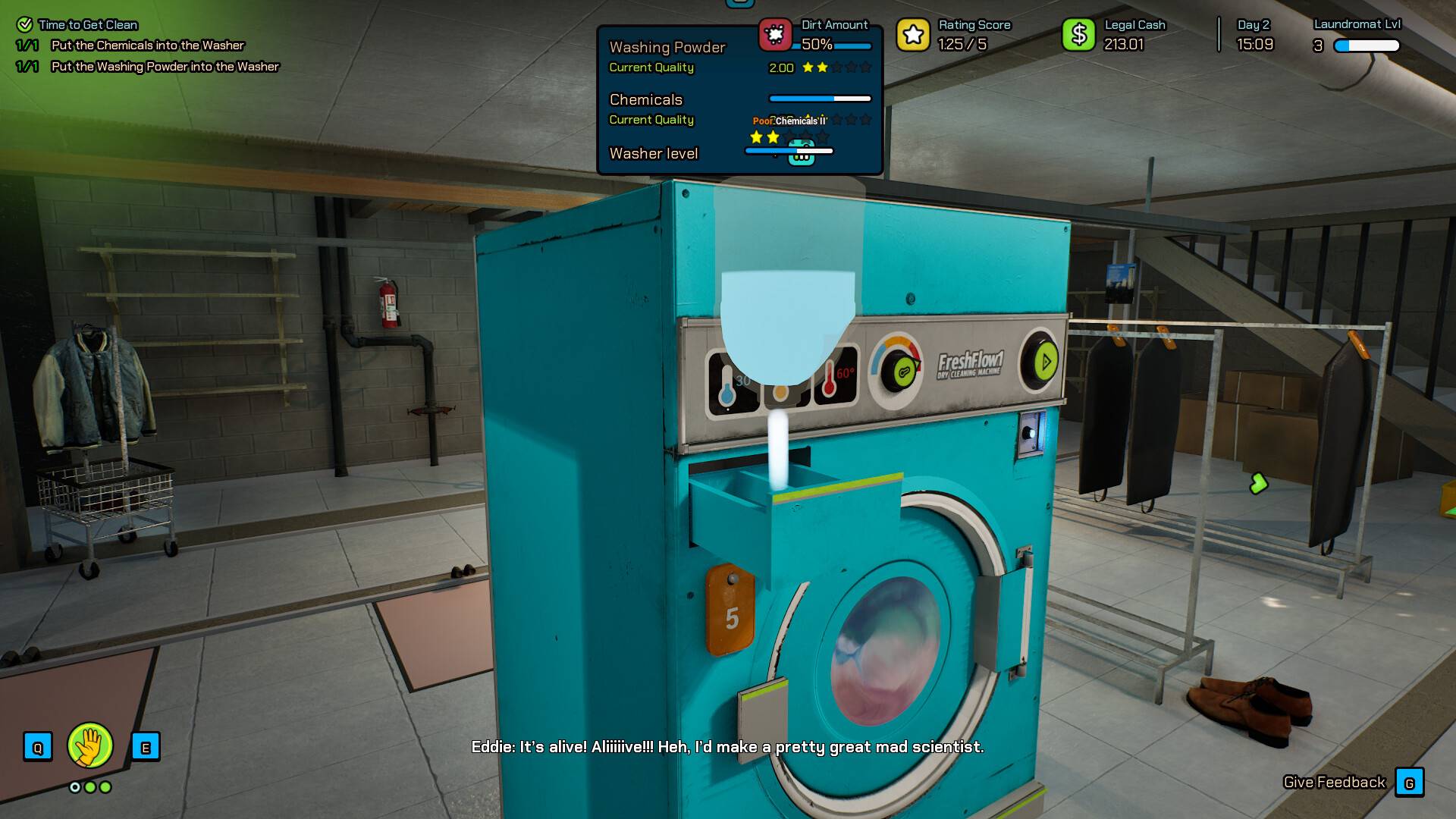The height and width of the screenshot is (819, 1456).
Task: Toggle the checkmark beside Time to Get Clean
Action: (x=24, y=24)
